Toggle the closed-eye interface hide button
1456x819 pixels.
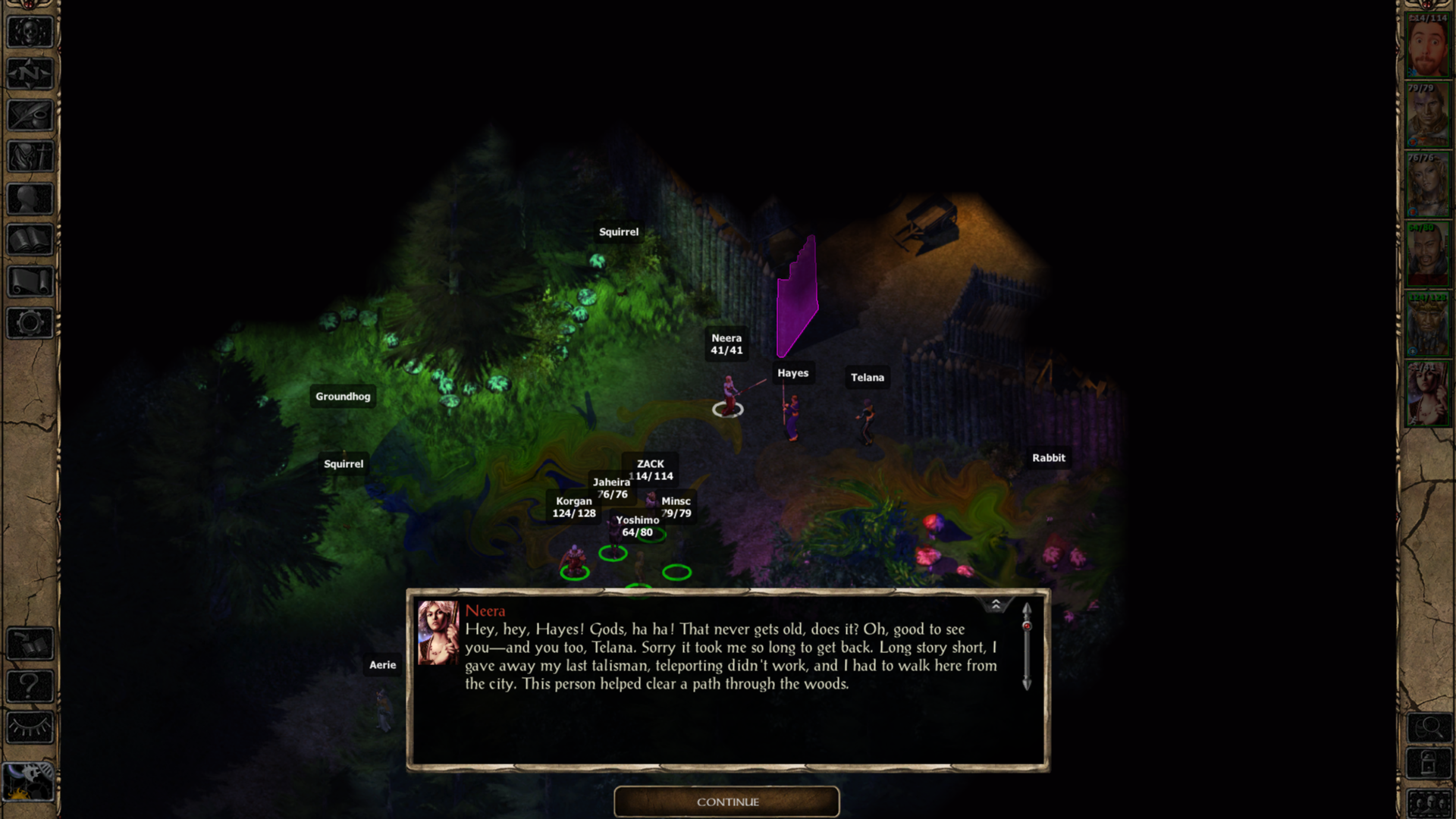(30, 728)
